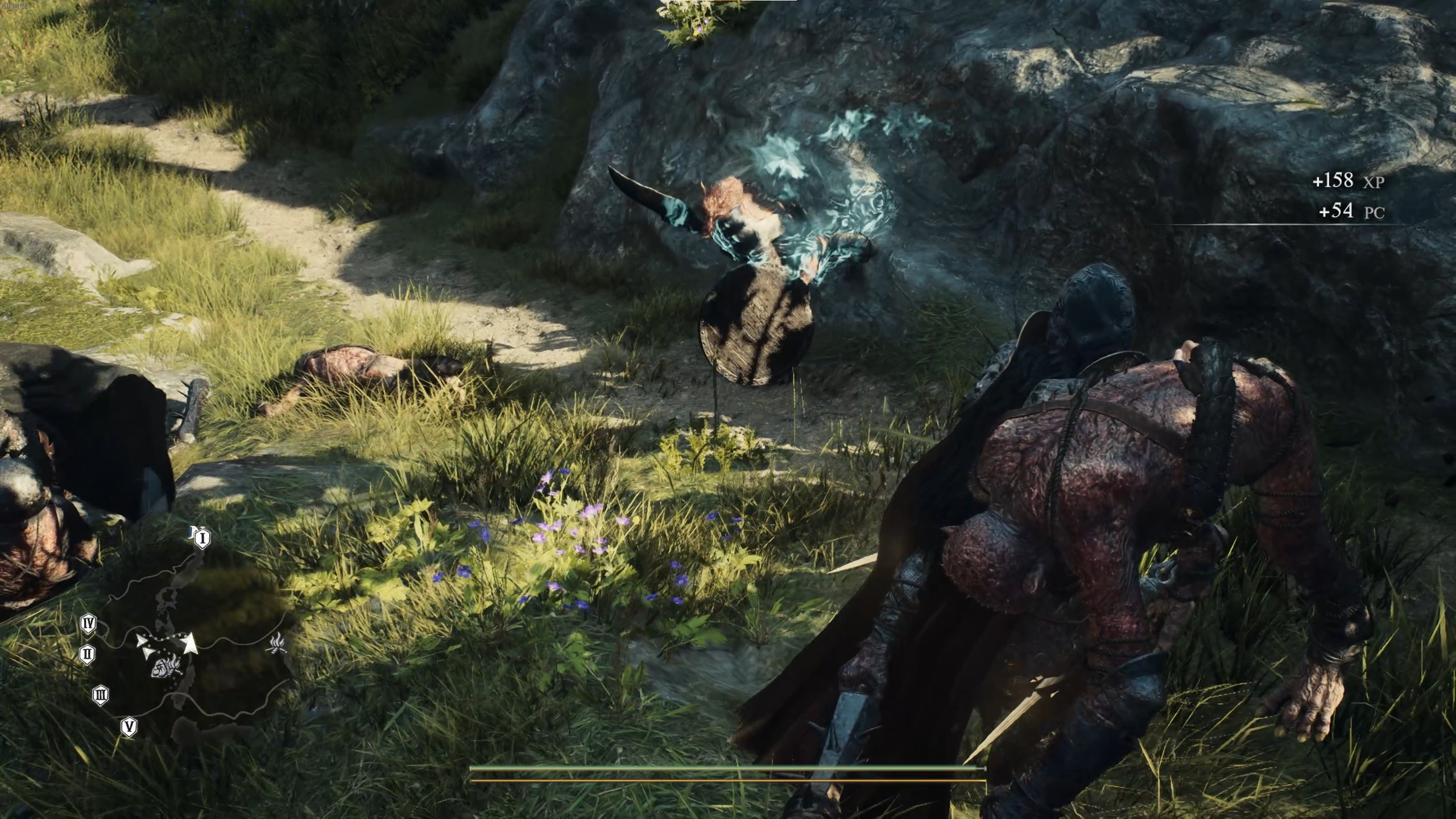Image resolution: width=1456 pixels, height=819 pixels.
Task: Toggle quest marker III on the minimap
Action: click(101, 695)
